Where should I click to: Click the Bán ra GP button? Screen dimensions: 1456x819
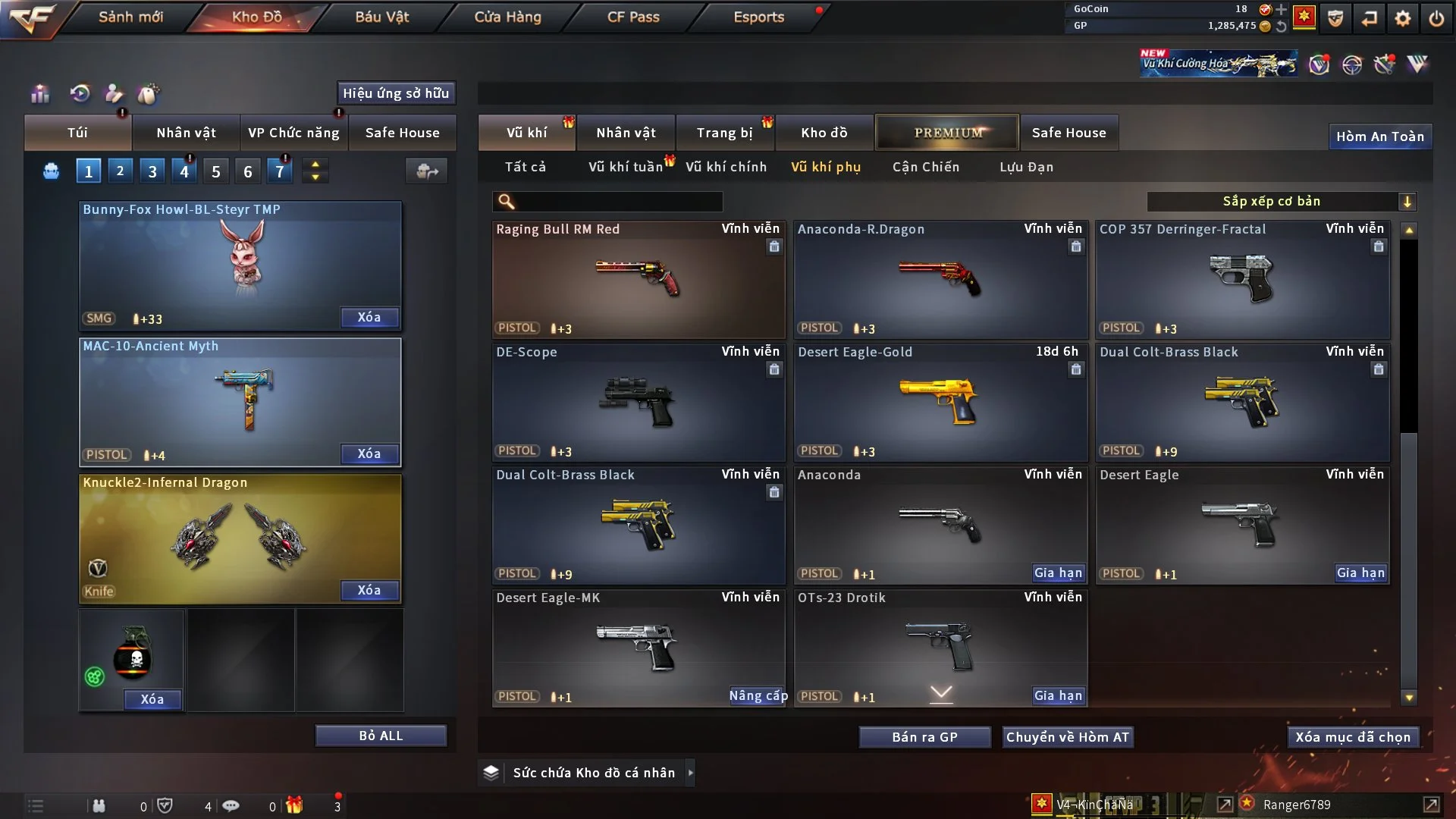(924, 737)
